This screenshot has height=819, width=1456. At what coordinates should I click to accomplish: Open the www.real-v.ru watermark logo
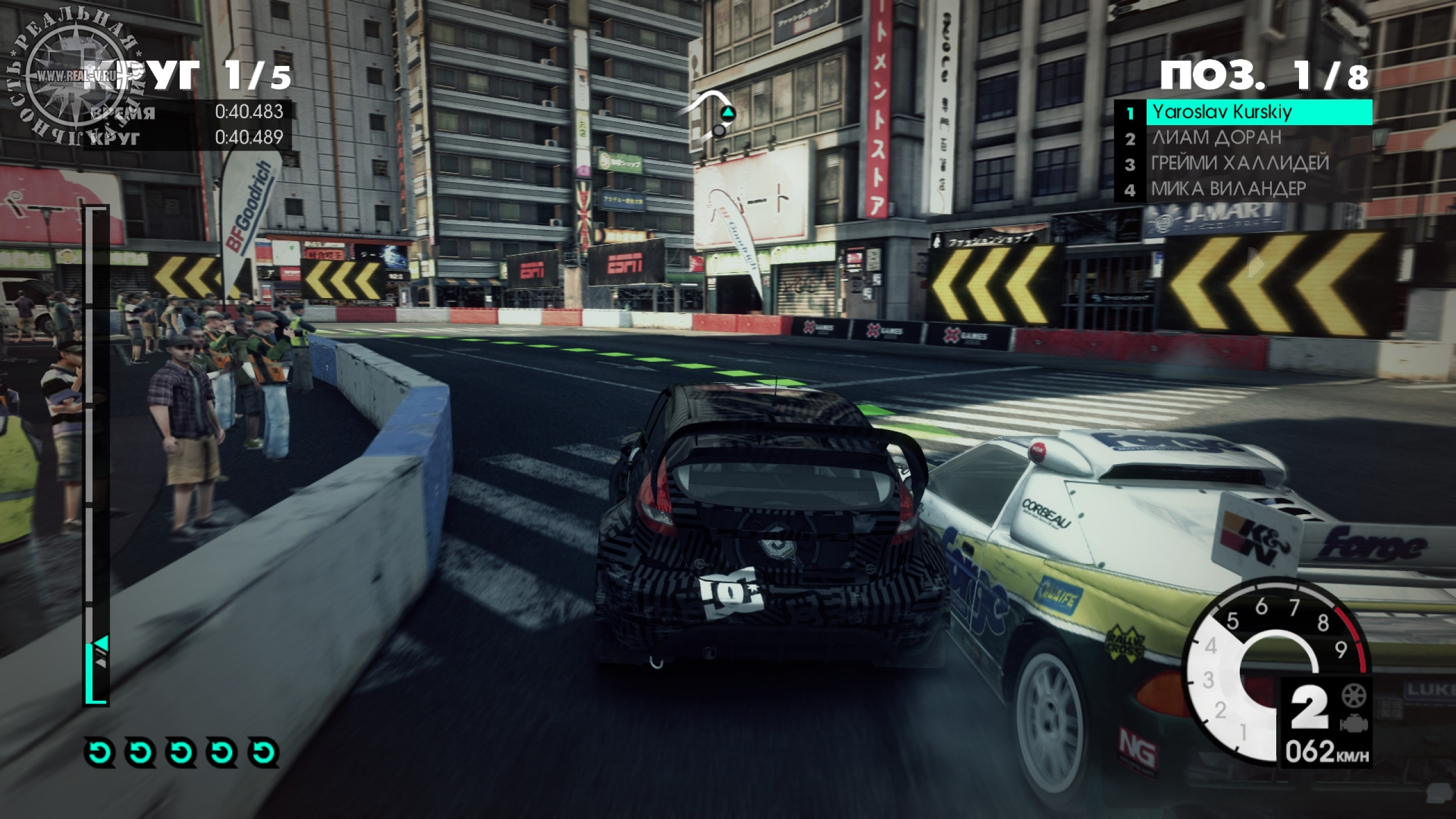[77, 77]
